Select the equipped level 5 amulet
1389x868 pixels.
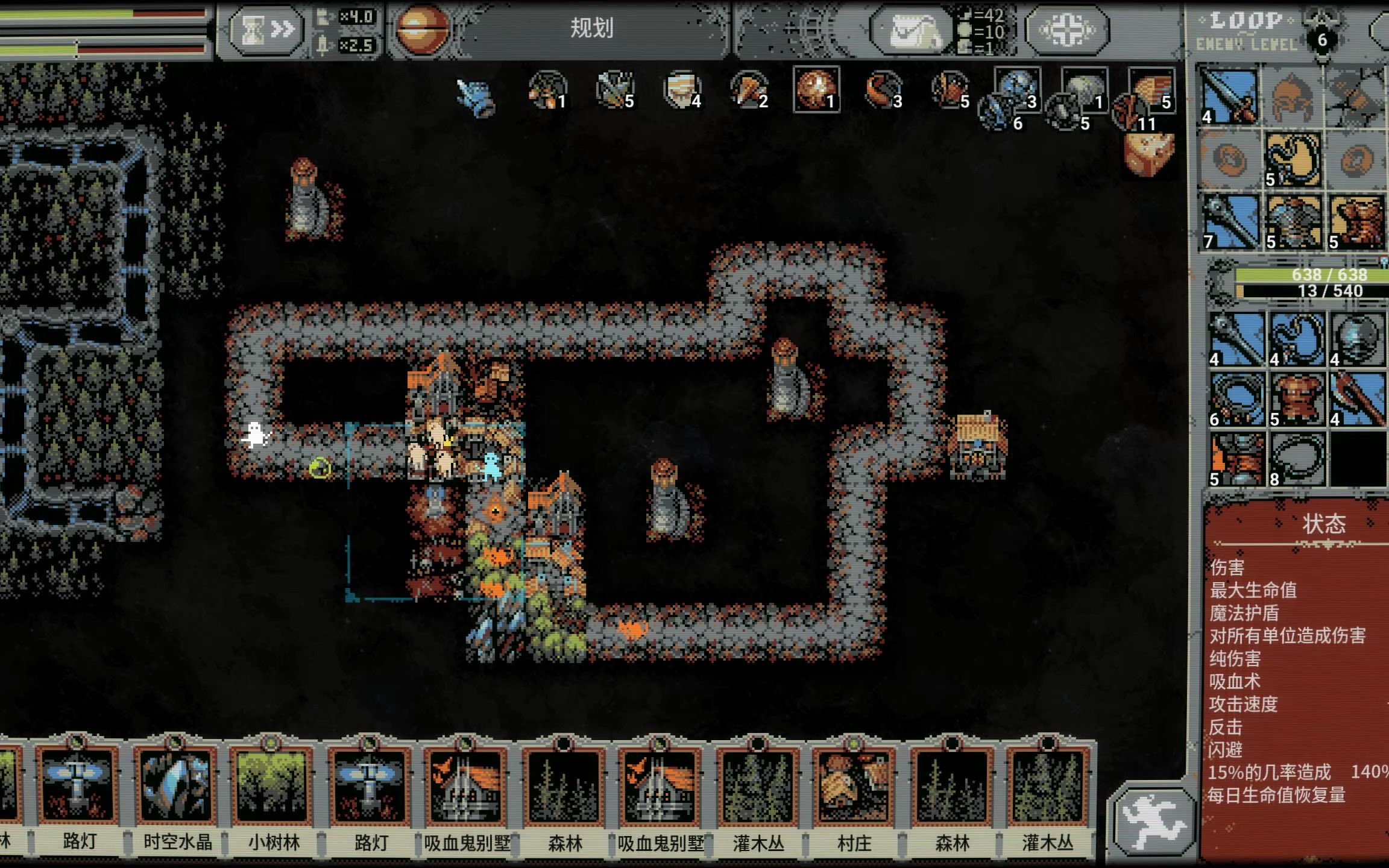(x=1294, y=160)
